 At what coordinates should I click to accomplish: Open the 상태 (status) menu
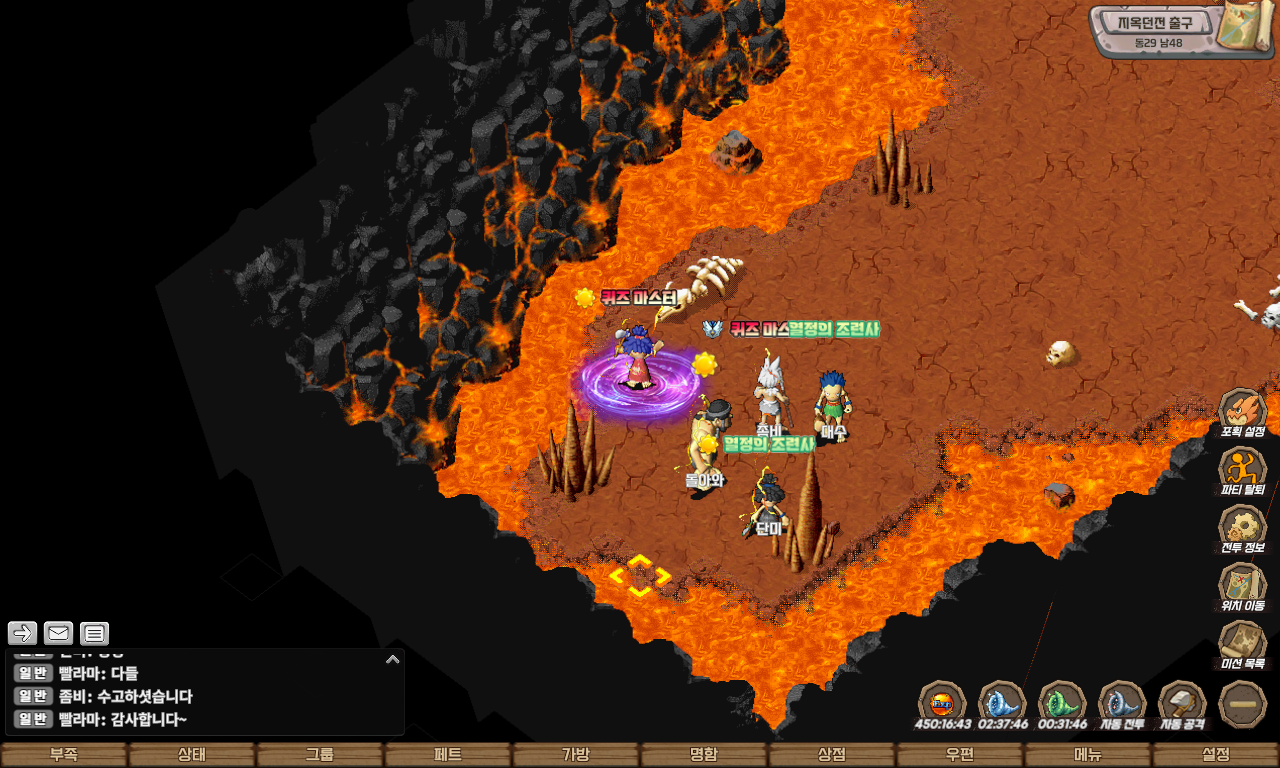pyautogui.click(x=192, y=755)
